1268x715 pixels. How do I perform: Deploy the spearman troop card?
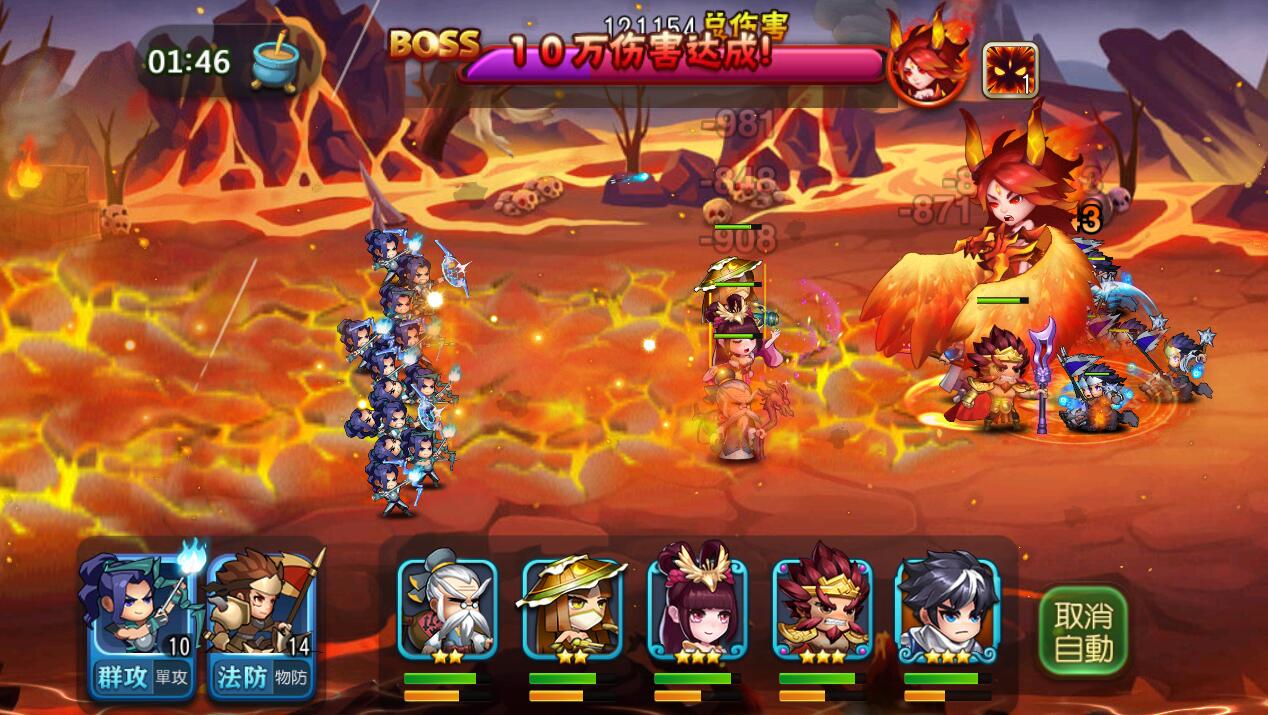pyautogui.click(x=262, y=610)
